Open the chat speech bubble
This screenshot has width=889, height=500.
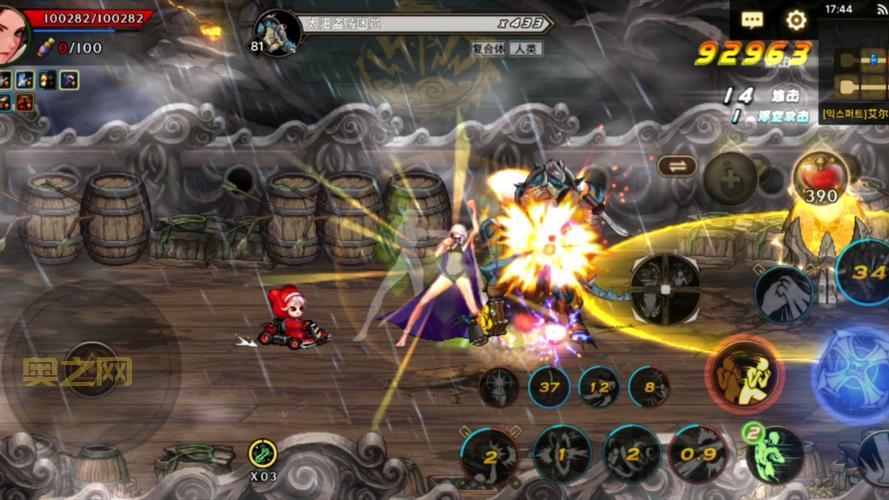(752, 19)
